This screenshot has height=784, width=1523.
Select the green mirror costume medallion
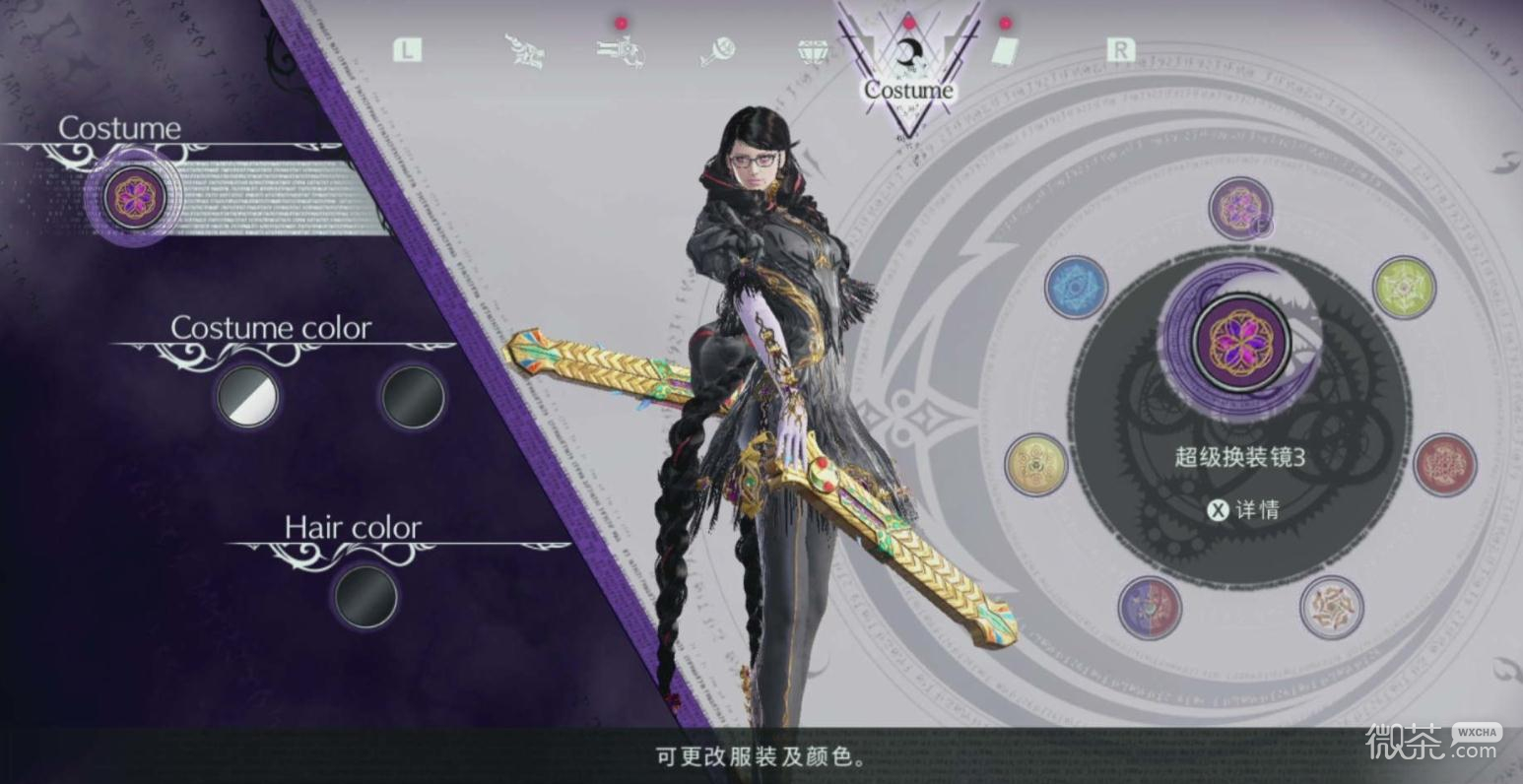tap(1404, 288)
